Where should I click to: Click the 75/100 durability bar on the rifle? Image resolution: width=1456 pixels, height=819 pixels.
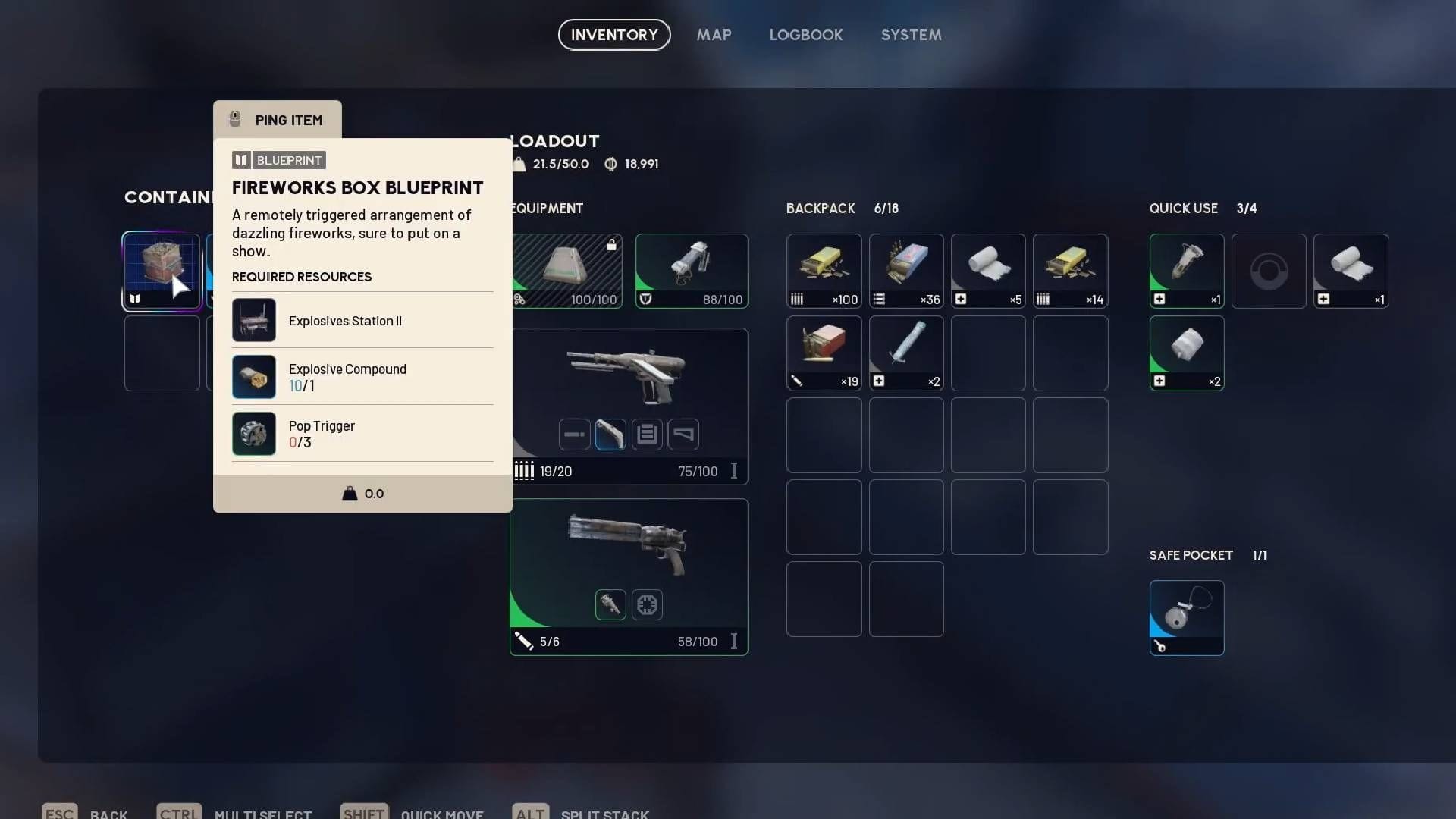tap(697, 470)
